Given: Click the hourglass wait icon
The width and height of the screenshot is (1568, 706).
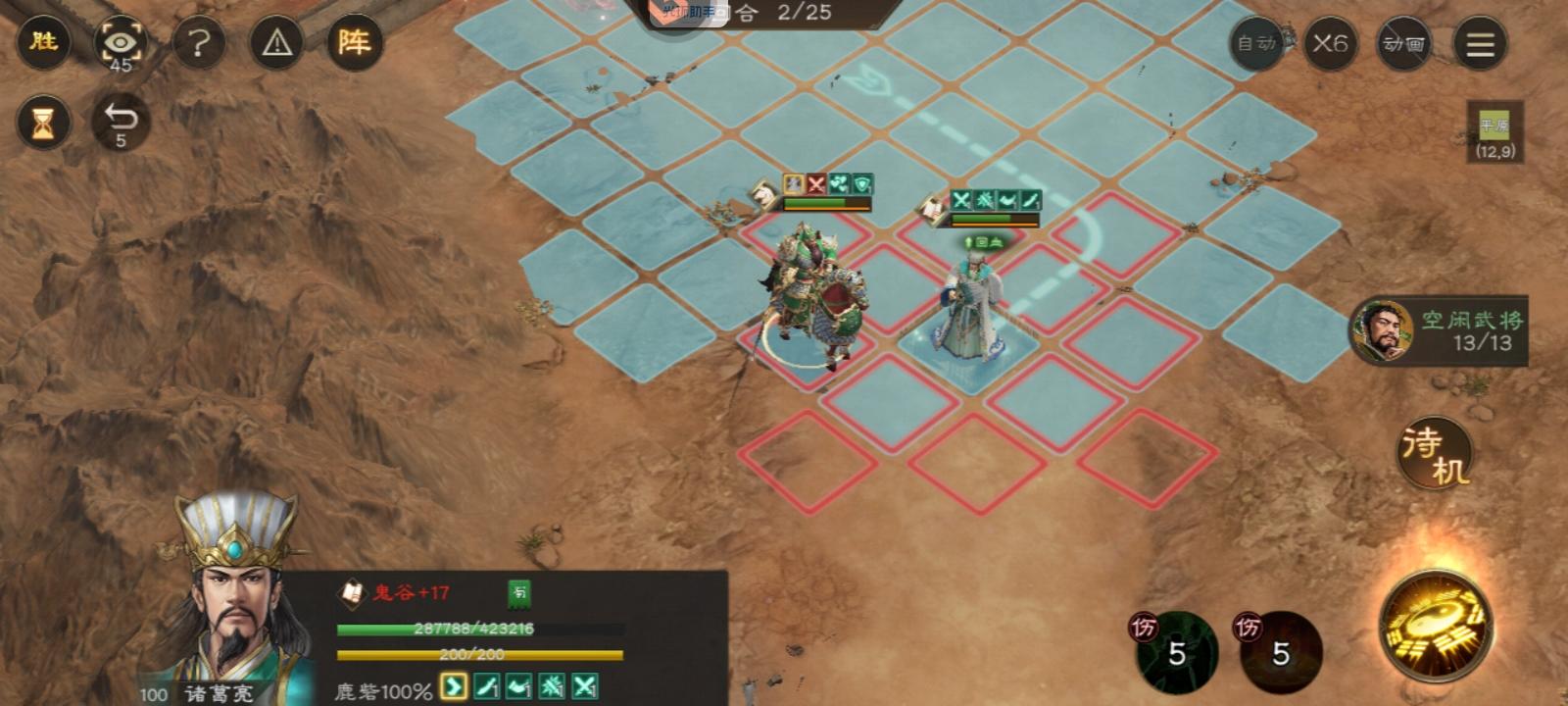Looking at the screenshot, I should pos(41,121).
